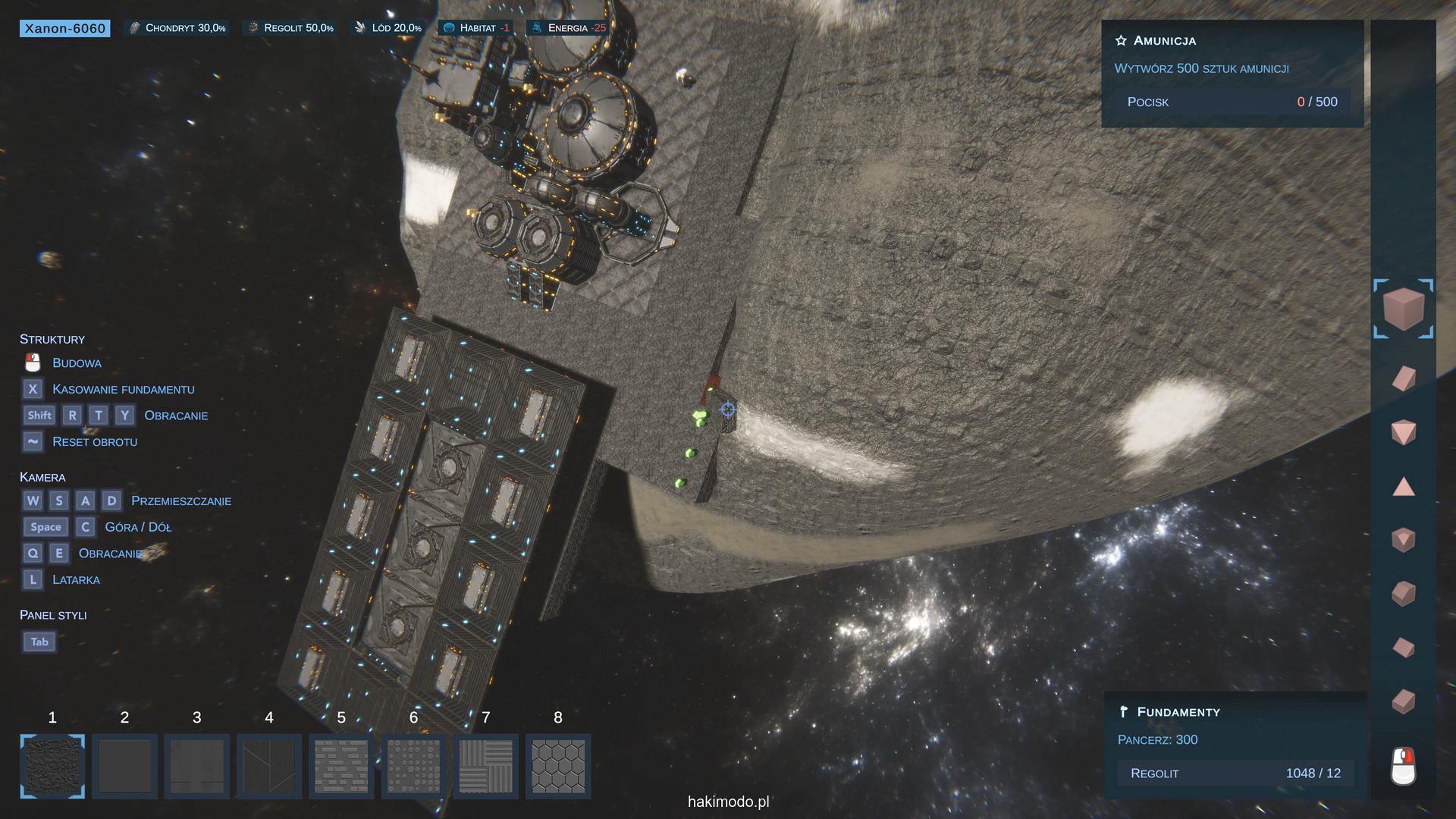
Task: Select the full cube foundation shape
Action: click(1403, 308)
